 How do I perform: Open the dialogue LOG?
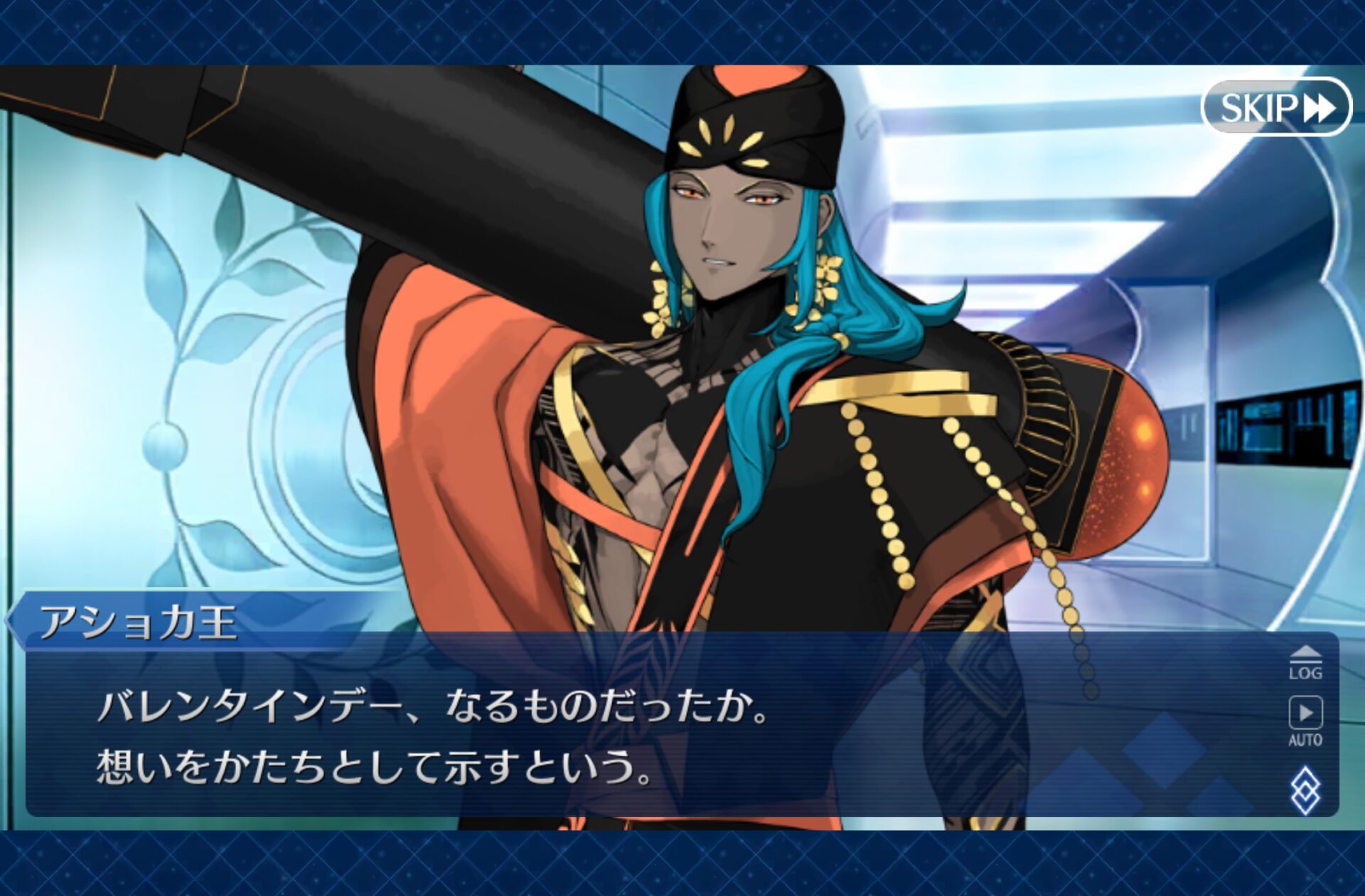tap(1305, 664)
